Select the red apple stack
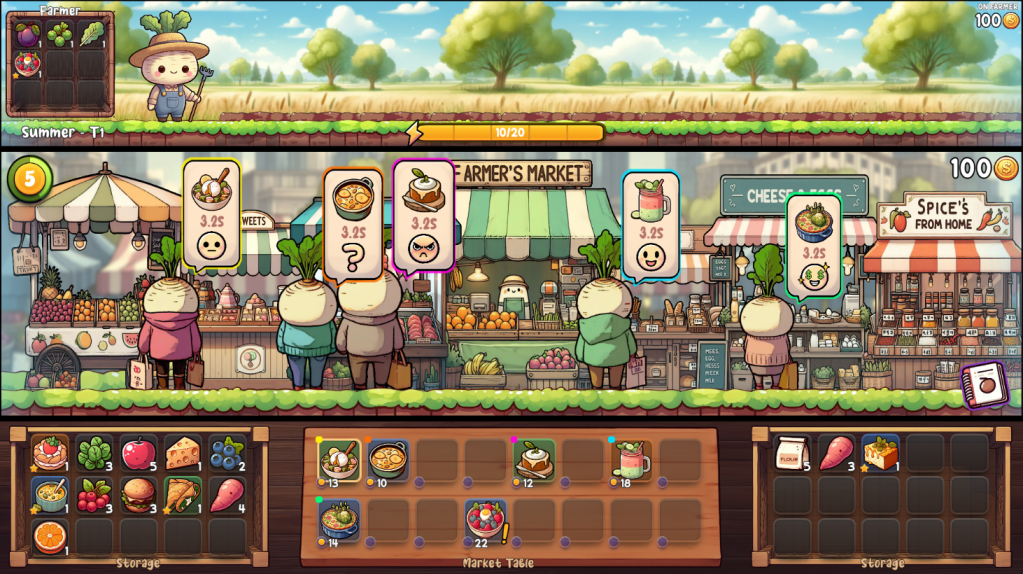The image size is (1023, 574). tap(138, 453)
